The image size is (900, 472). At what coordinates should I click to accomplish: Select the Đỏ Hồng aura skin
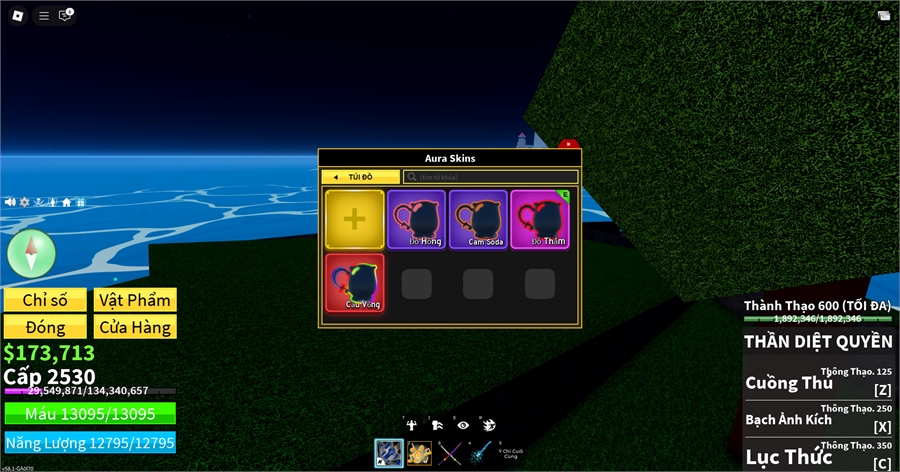[x=416, y=219]
